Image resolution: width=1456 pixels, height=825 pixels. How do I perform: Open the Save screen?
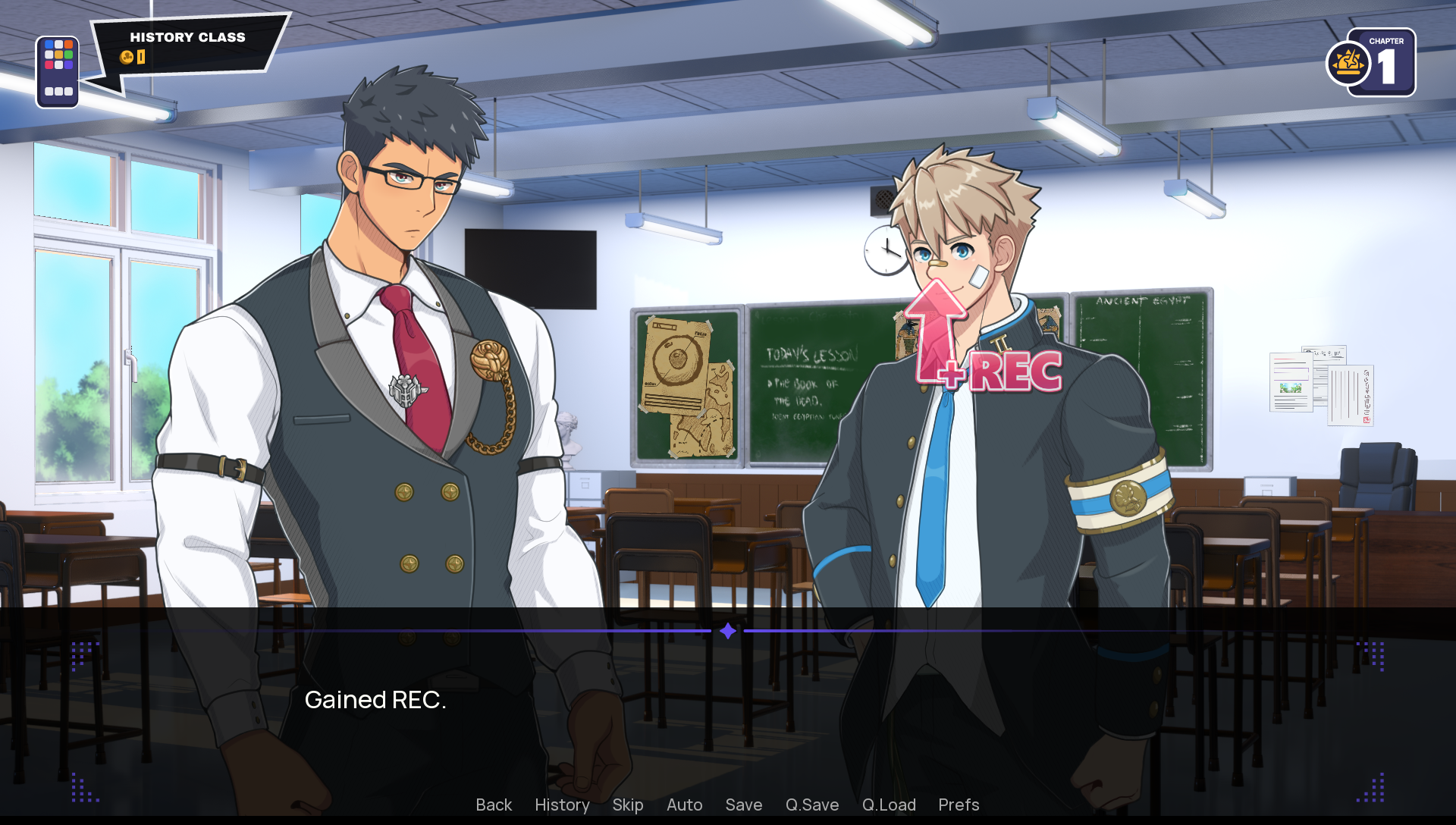pyautogui.click(x=743, y=805)
